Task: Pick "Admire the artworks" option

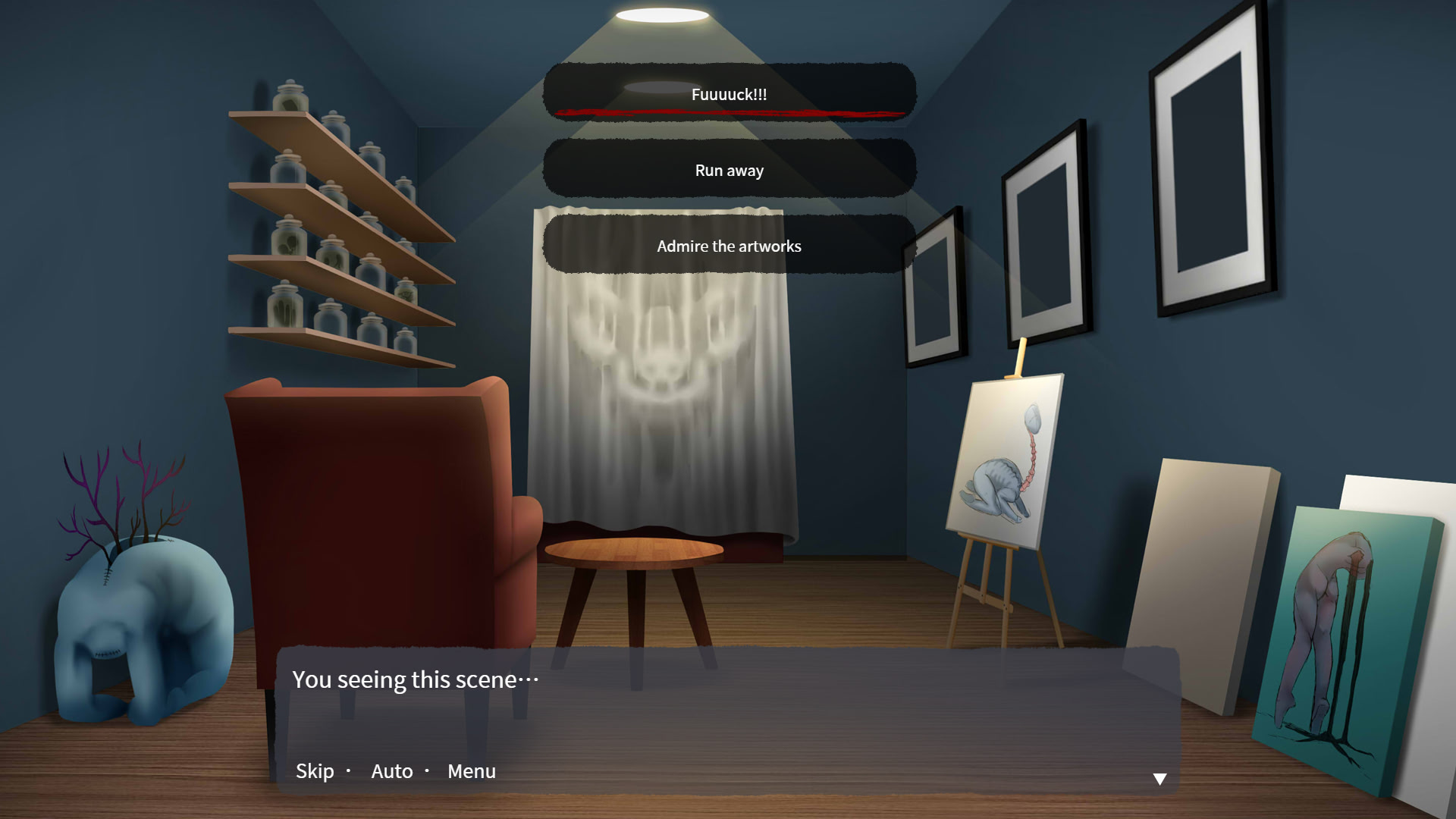Action: [x=728, y=246]
